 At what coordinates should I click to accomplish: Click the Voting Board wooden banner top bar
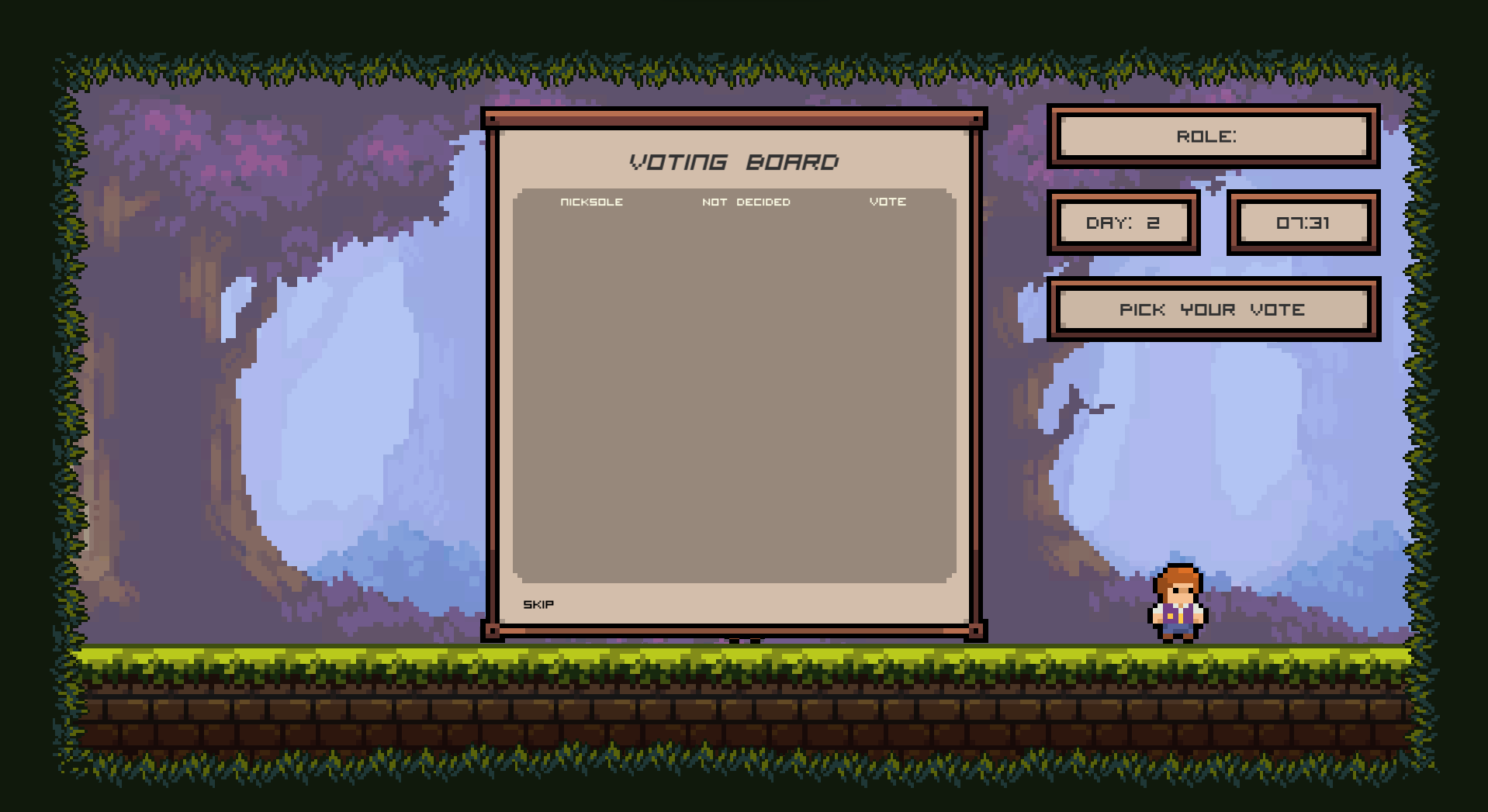point(733,119)
